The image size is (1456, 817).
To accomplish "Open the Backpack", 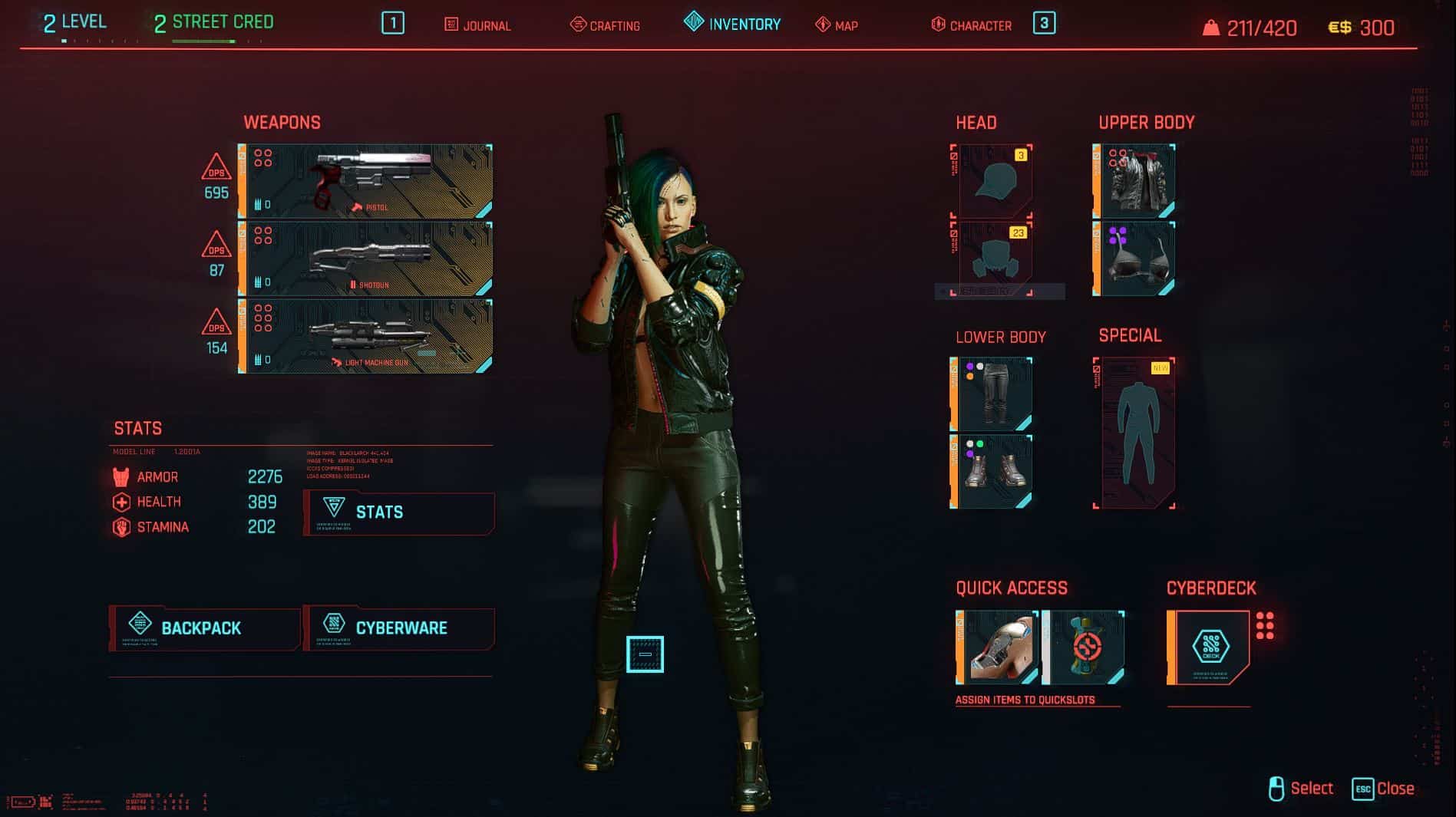I will tap(204, 628).
